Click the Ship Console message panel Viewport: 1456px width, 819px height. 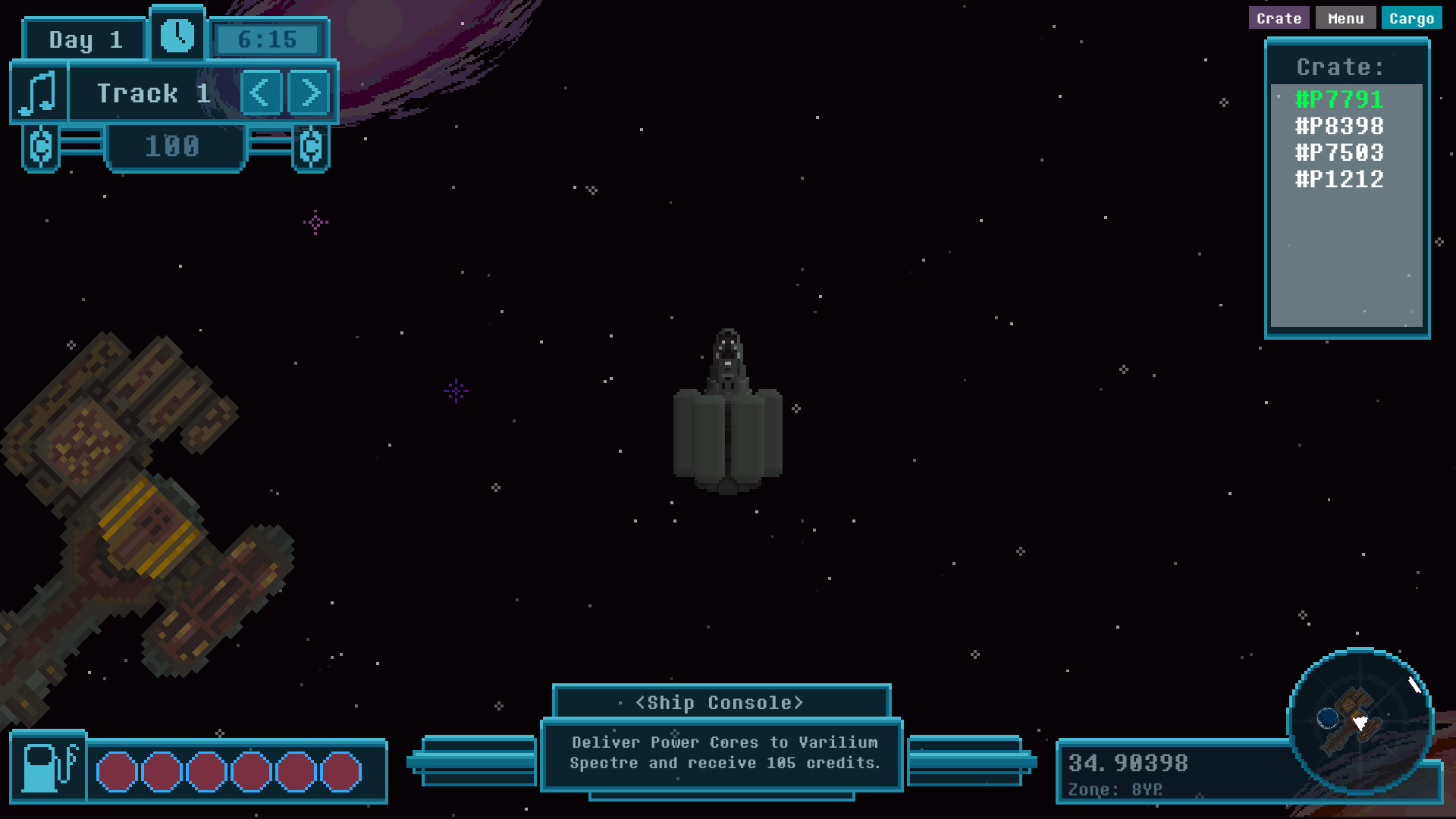(722, 753)
